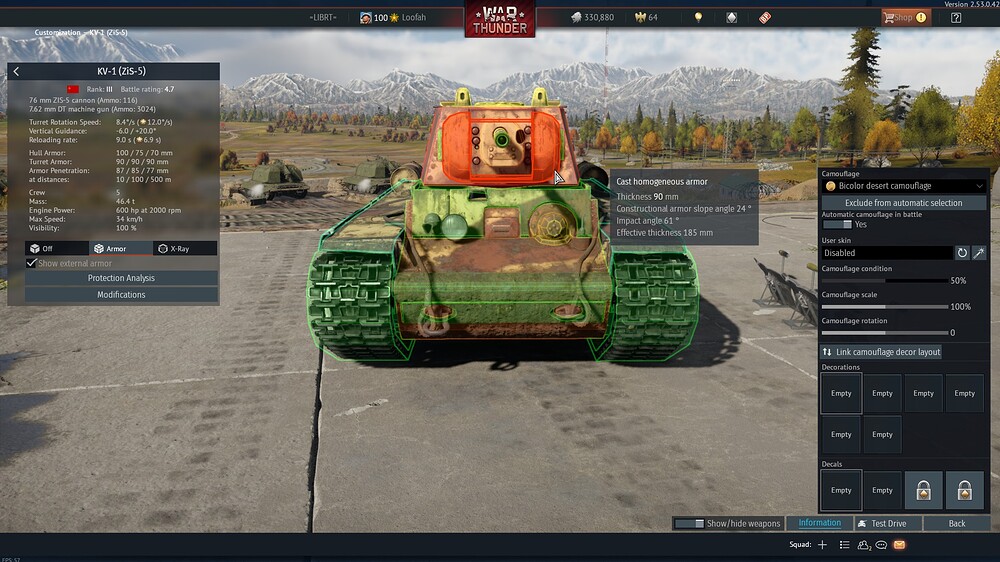Return with the Back button
Screen dimensions: 1000x562
[x=957, y=523]
